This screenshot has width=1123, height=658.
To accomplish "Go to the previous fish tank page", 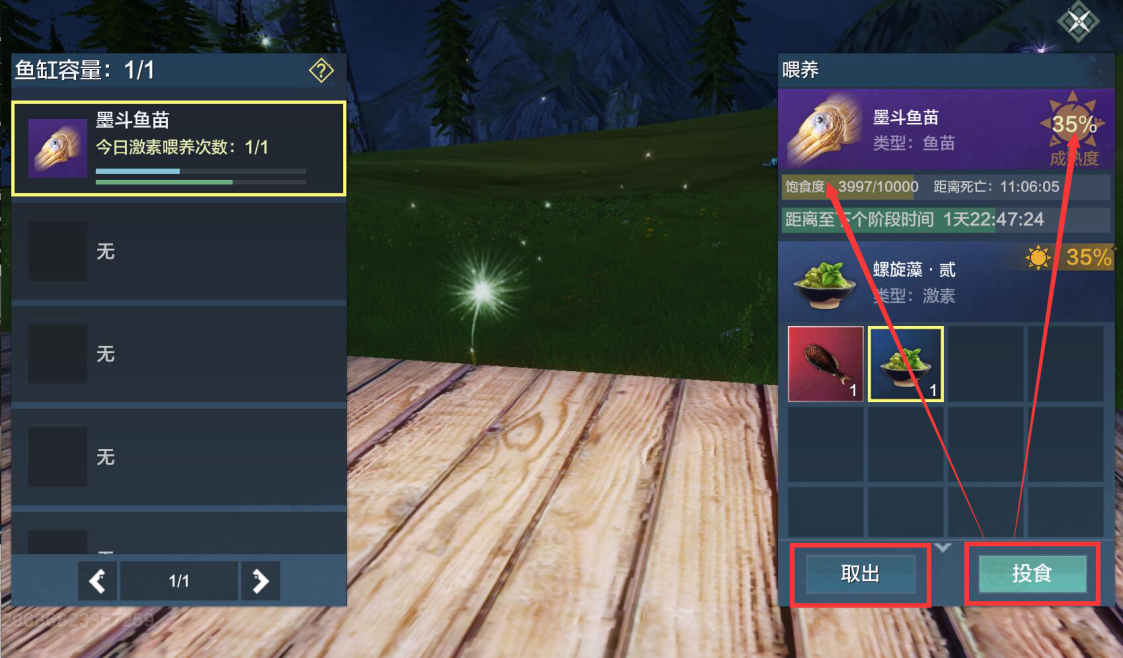I will click(x=97, y=581).
